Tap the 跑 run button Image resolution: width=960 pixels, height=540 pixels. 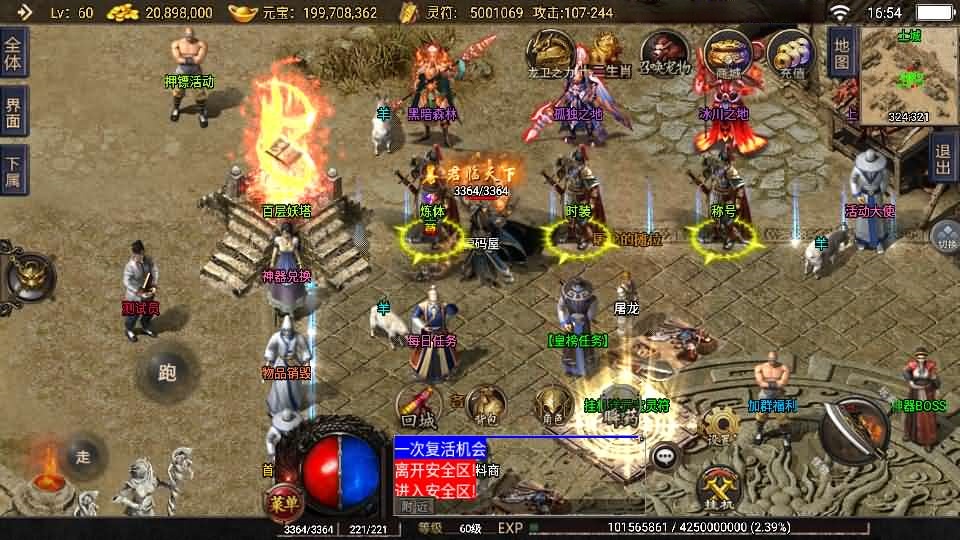pos(166,373)
